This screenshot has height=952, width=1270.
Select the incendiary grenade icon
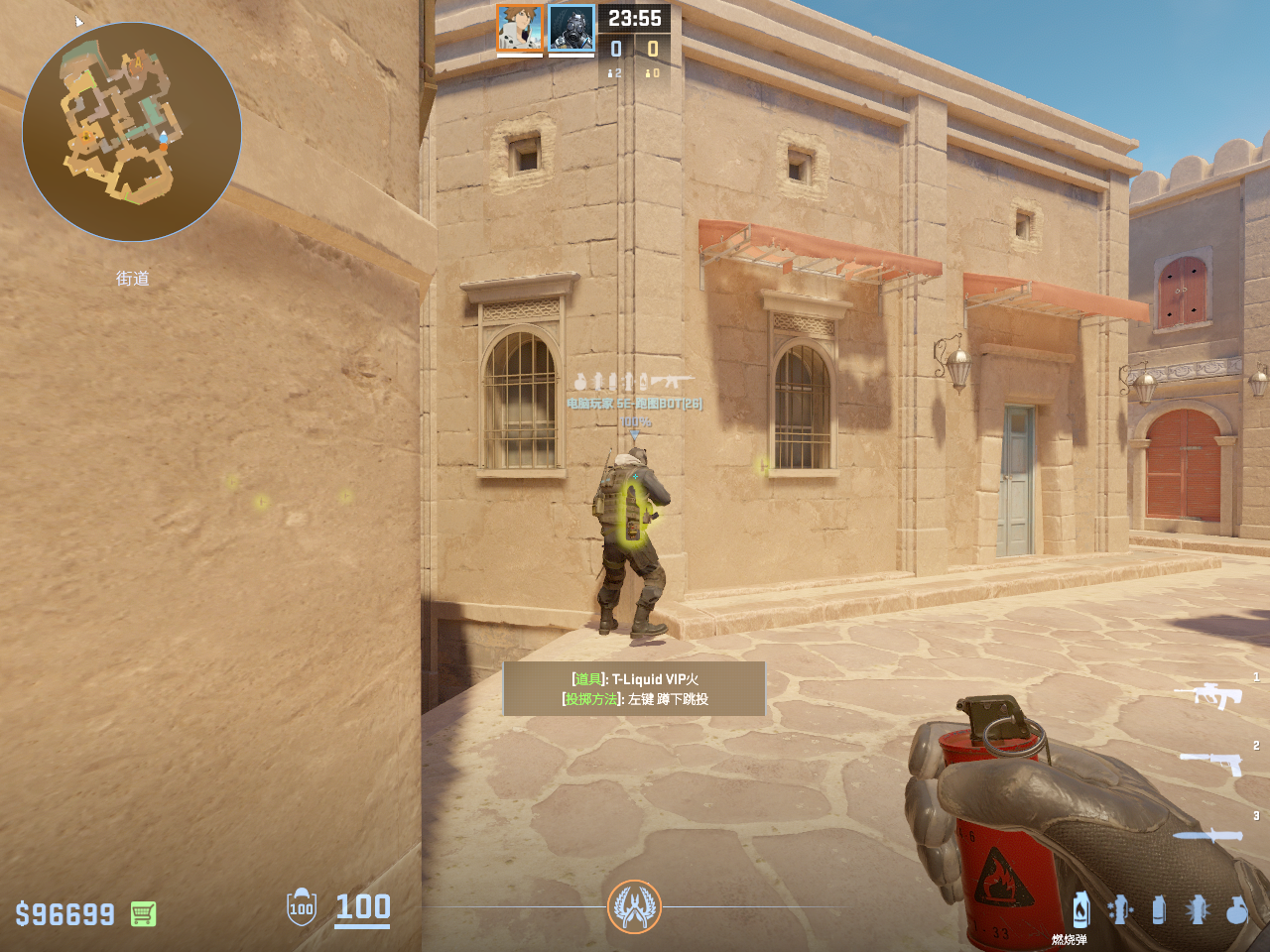1081,909
